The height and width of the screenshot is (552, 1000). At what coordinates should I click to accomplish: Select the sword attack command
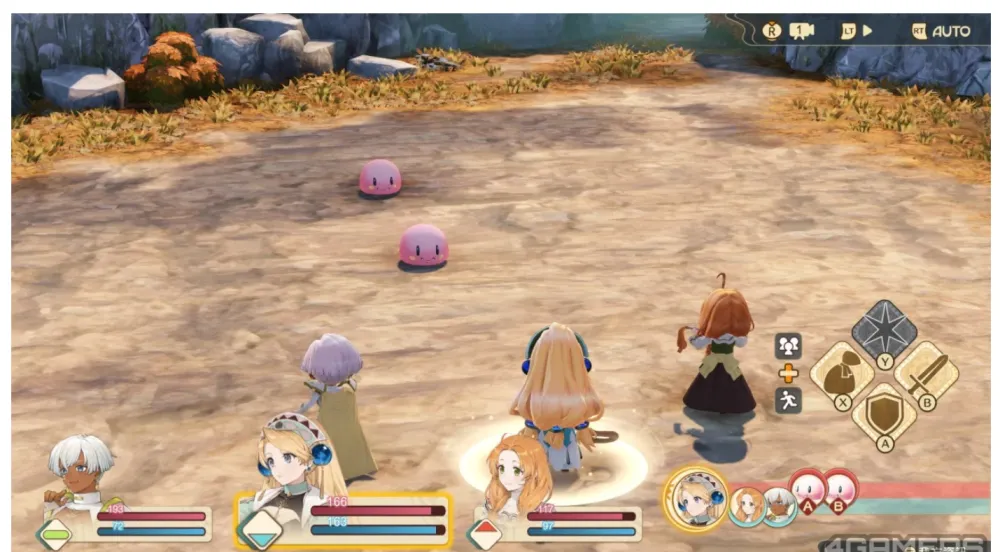coord(925,373)
